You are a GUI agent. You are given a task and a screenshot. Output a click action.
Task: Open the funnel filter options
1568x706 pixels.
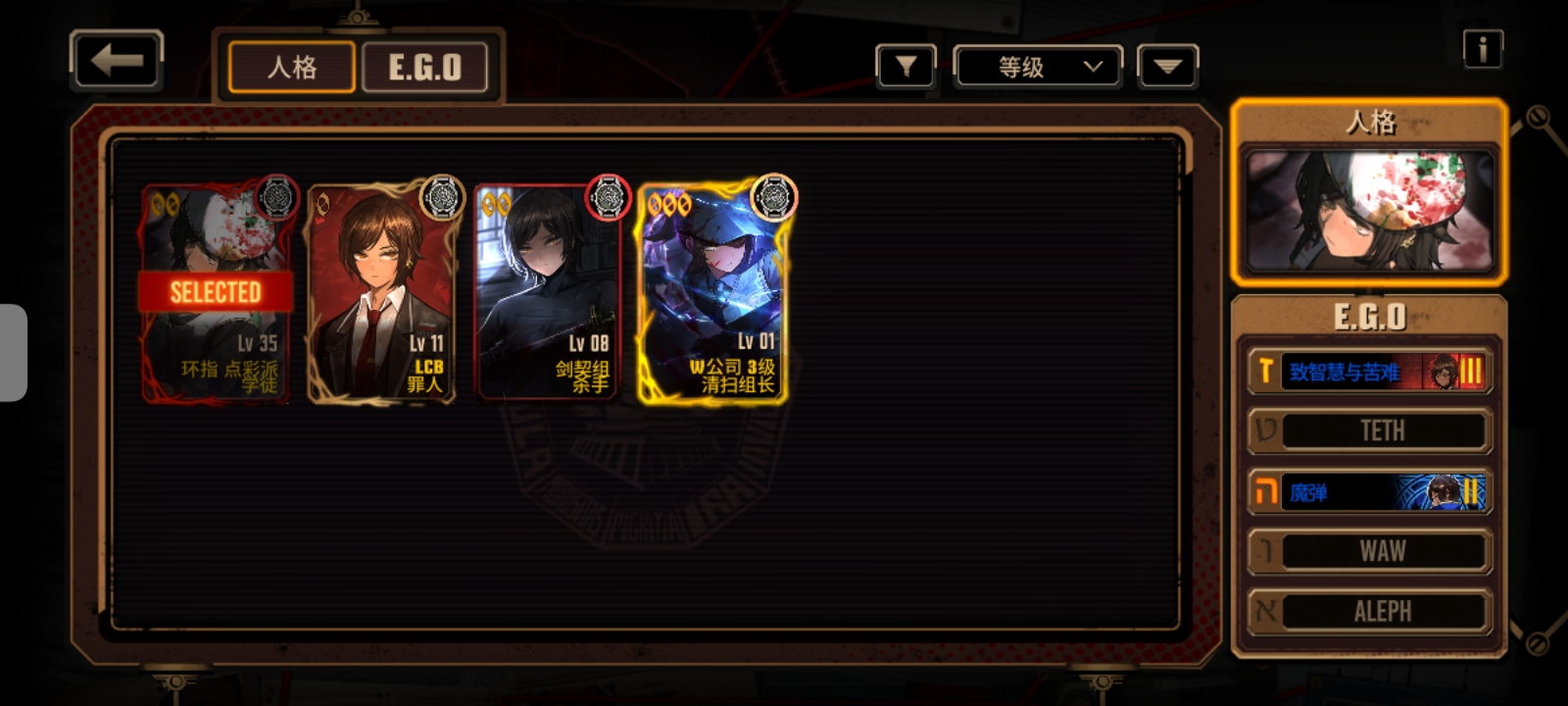point(906,67)
